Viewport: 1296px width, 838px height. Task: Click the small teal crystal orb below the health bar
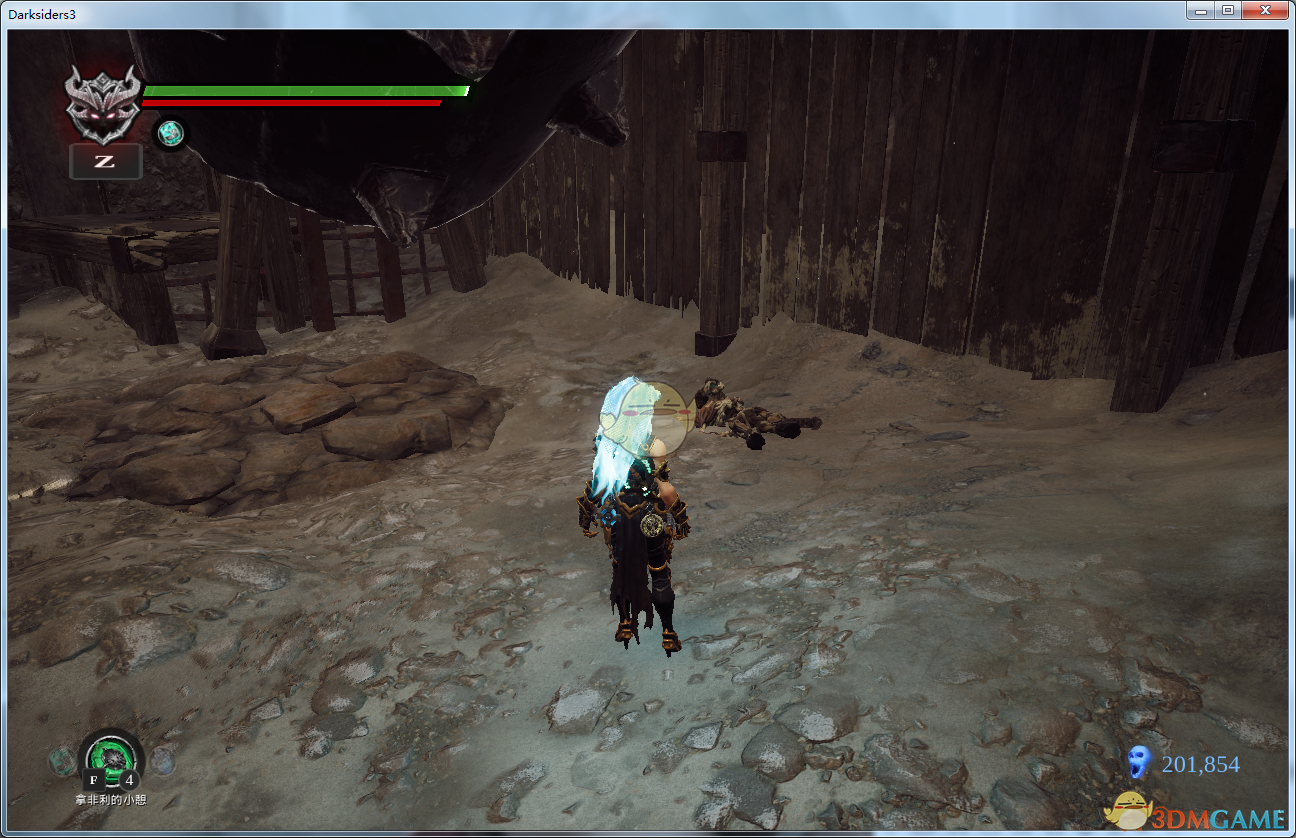[169, 133]
